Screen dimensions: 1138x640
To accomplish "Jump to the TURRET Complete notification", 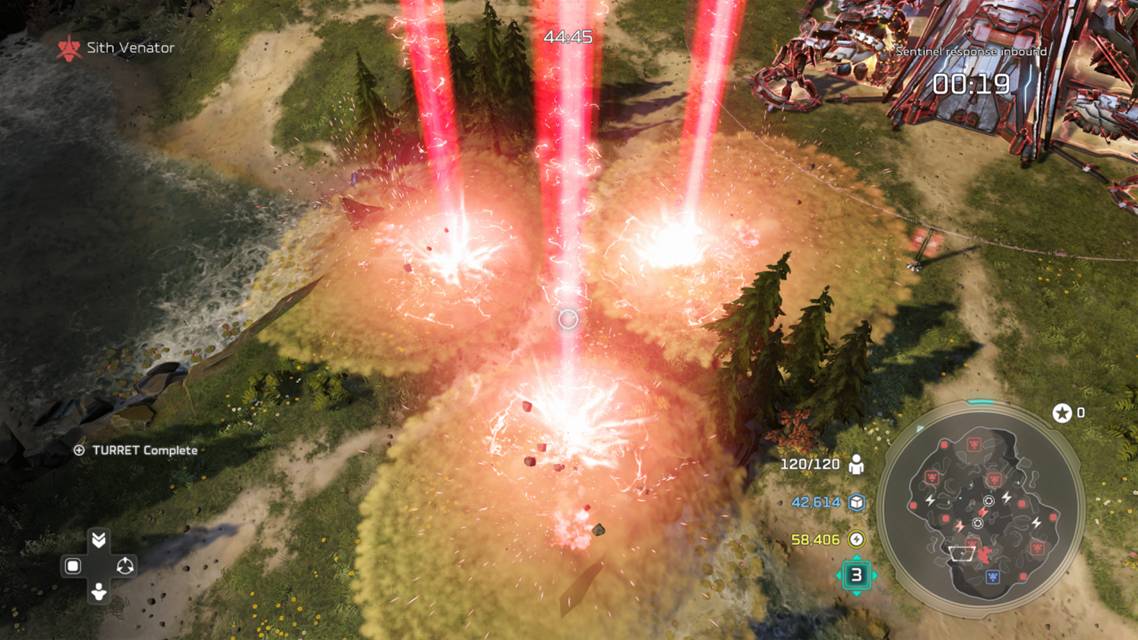I will [x=136, y=450].
